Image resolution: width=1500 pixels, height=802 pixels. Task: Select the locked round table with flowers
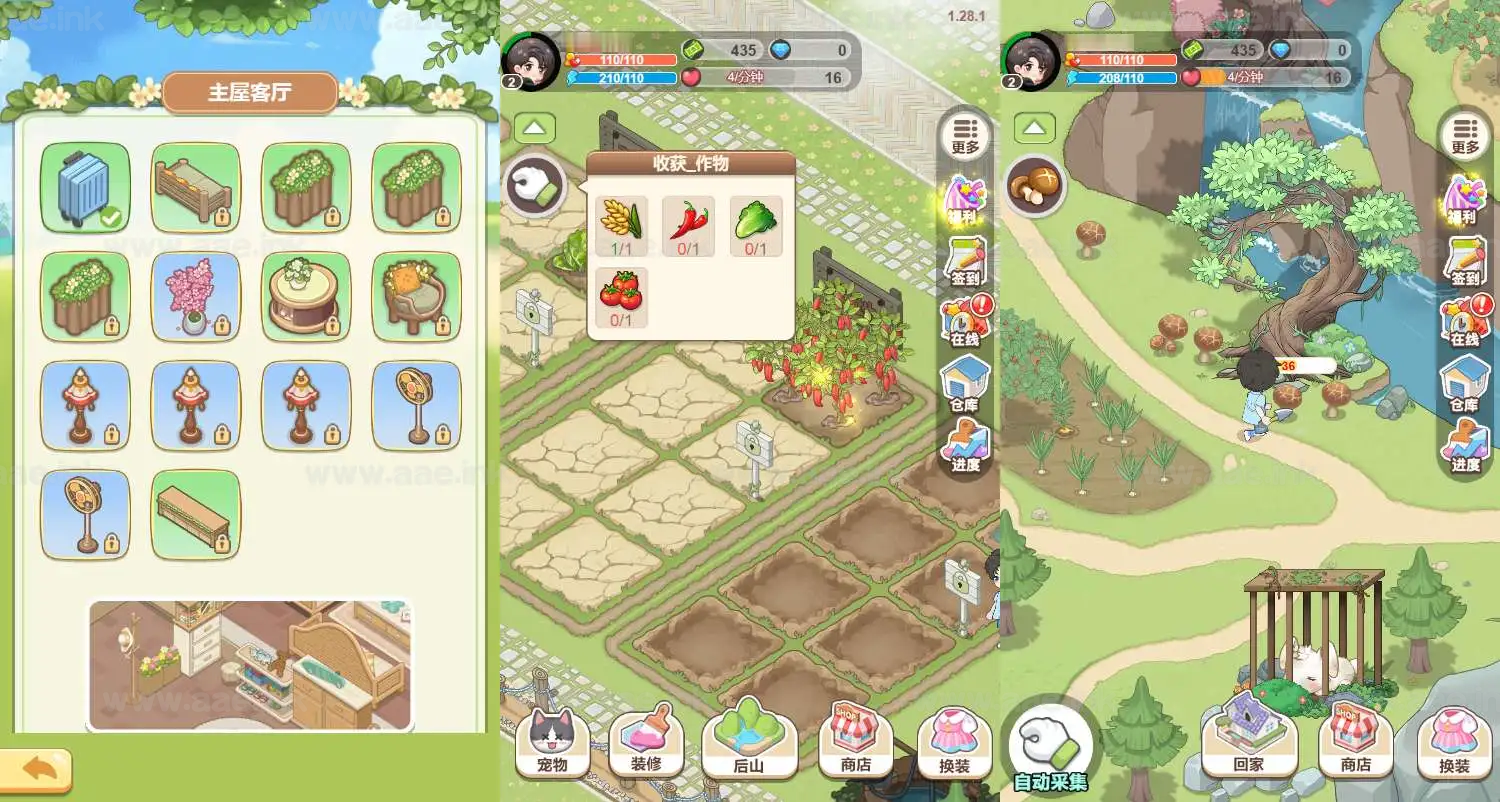coord(306,296)
